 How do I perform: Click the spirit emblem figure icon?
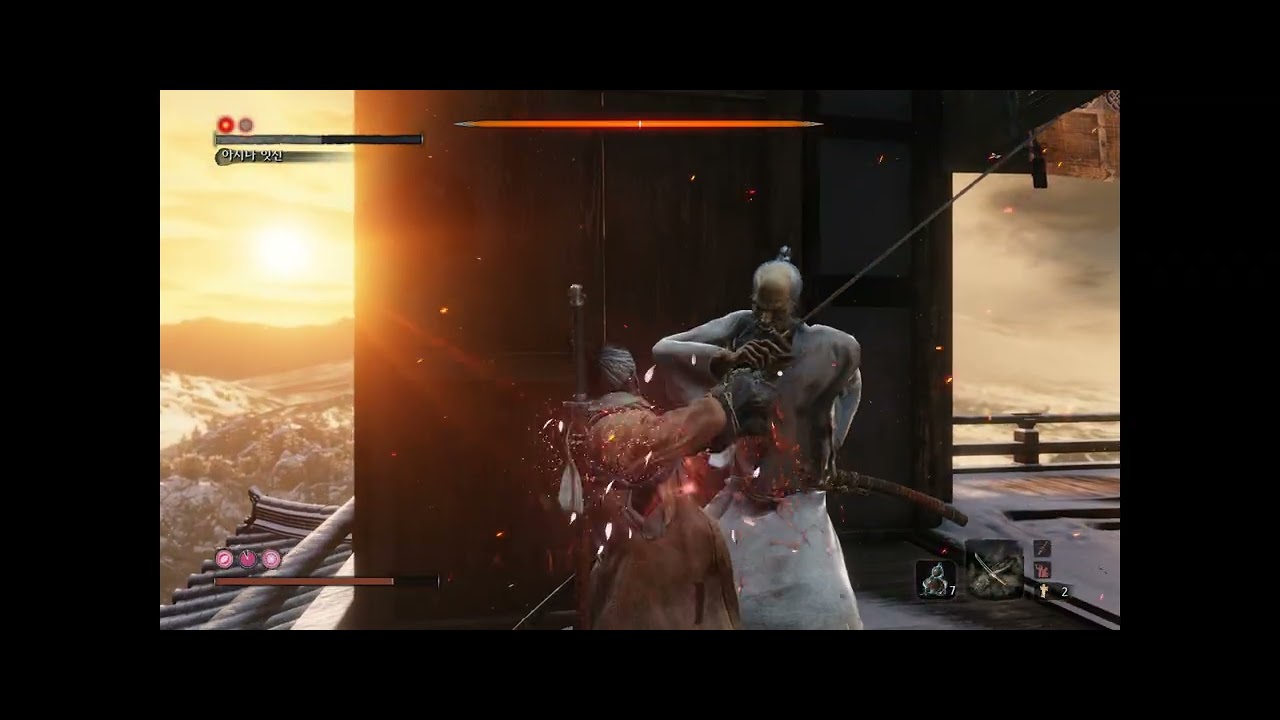pos(1045,591)
